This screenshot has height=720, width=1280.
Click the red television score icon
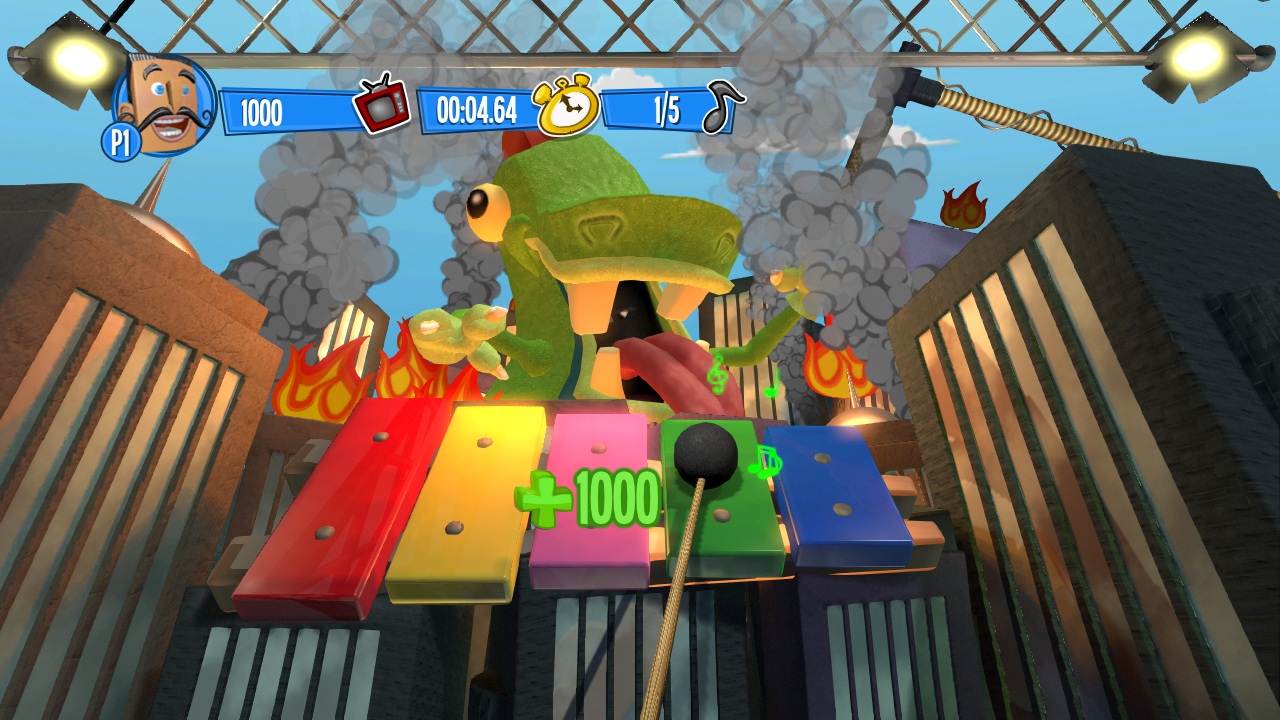click(382, 104)
